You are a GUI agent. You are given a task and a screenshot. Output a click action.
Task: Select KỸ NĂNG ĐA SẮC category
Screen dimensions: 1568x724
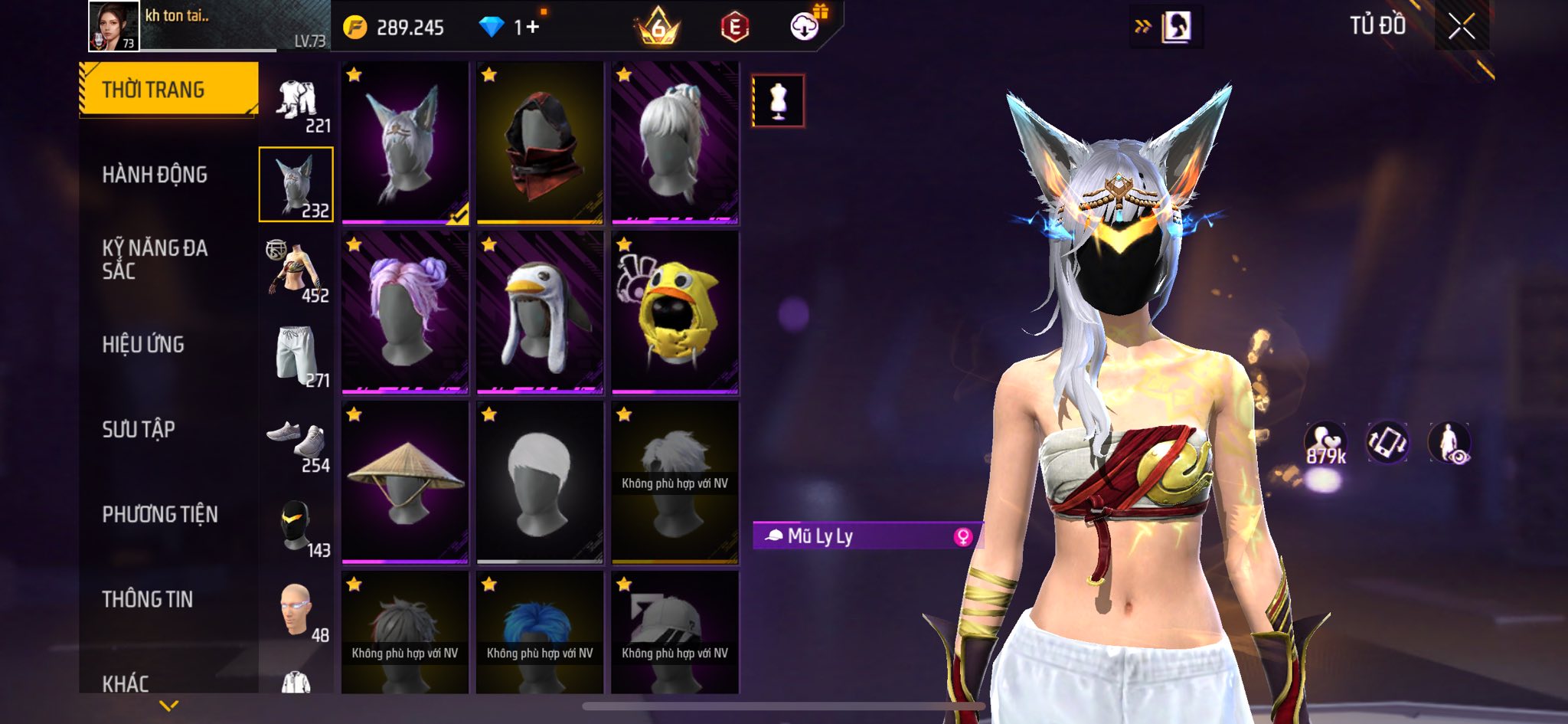[x=155, y=259]
